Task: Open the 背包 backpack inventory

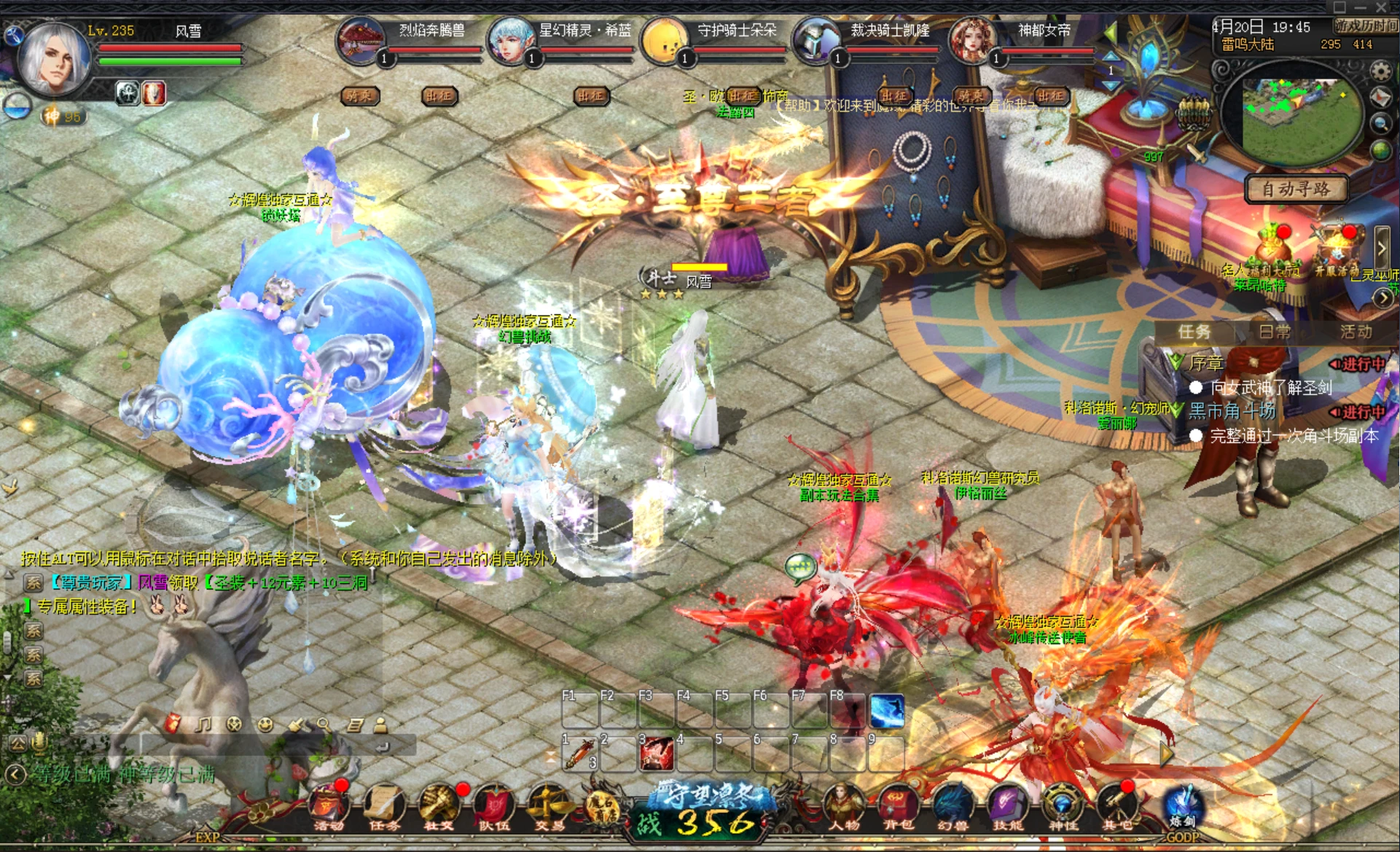Action: (898, 807)
